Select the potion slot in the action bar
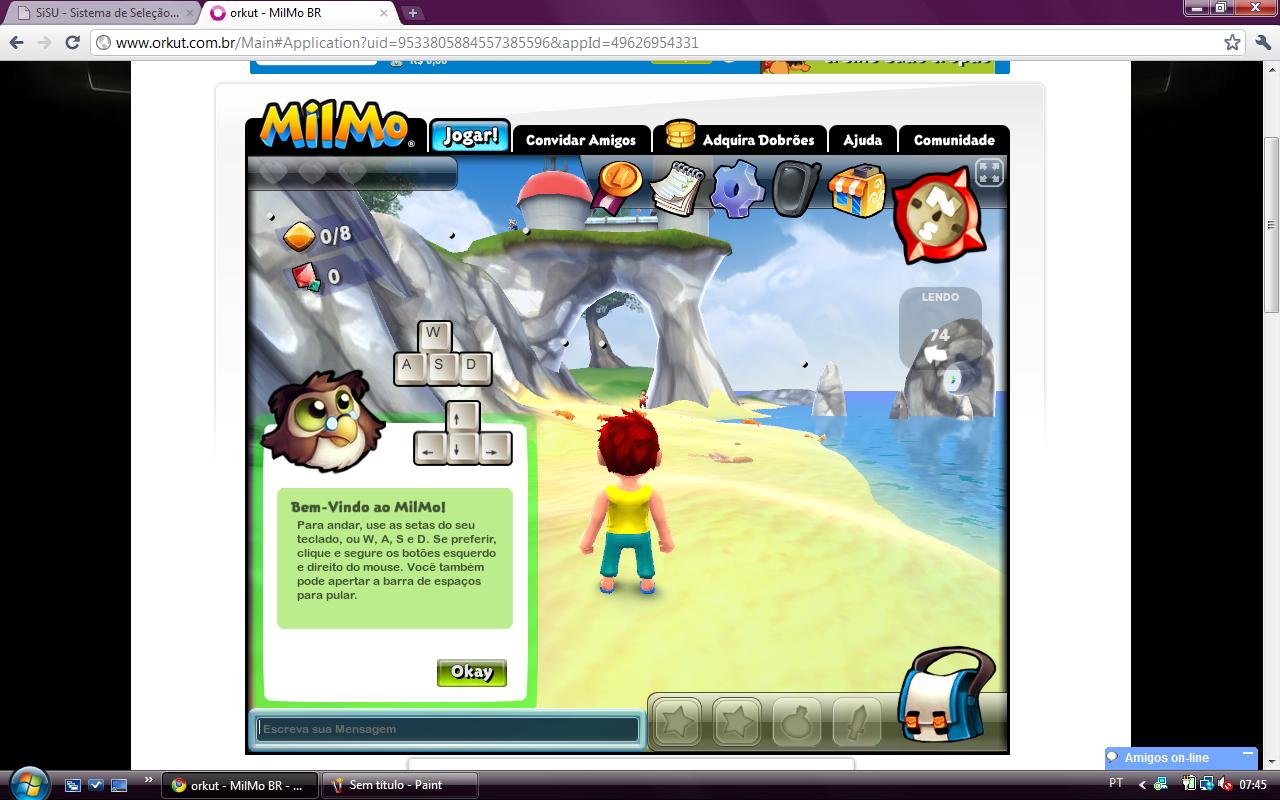Image resolution: width=1280 pixels, height=800 pixels. coord(797,721)
